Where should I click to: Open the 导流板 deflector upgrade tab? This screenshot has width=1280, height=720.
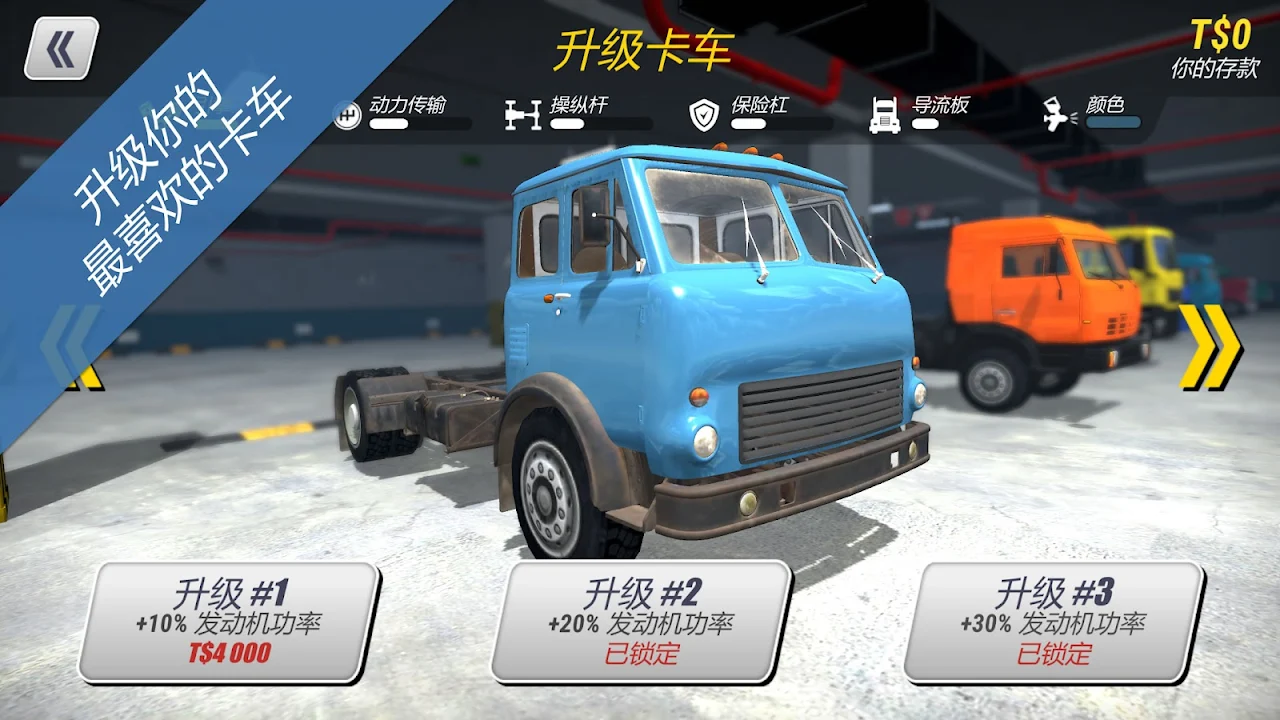click(920, 113)
